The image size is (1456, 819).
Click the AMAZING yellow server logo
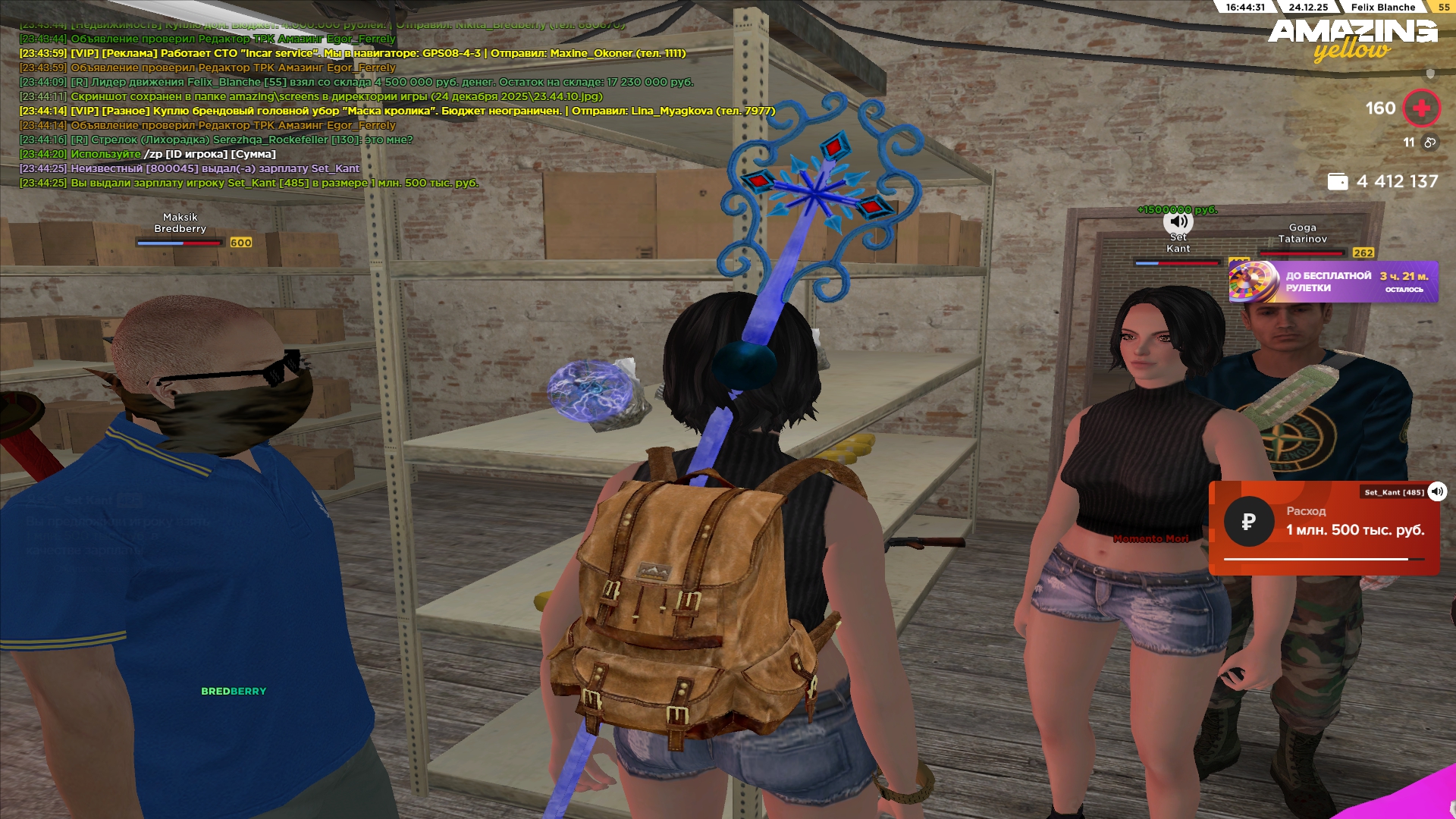(x=1353, y=39)
